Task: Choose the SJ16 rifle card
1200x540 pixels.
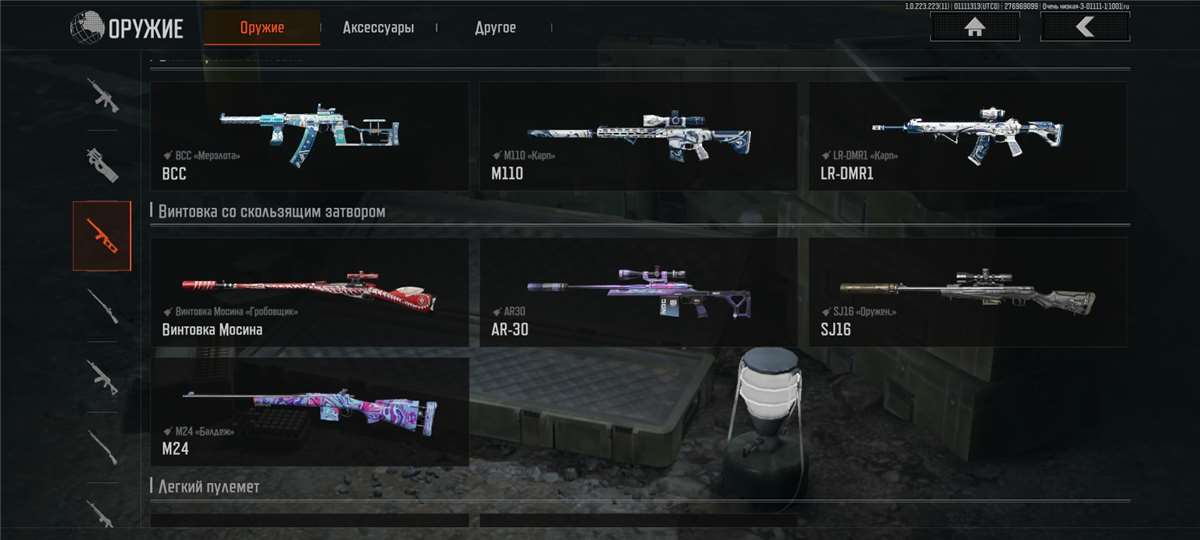Action: [x=967, y=292]
